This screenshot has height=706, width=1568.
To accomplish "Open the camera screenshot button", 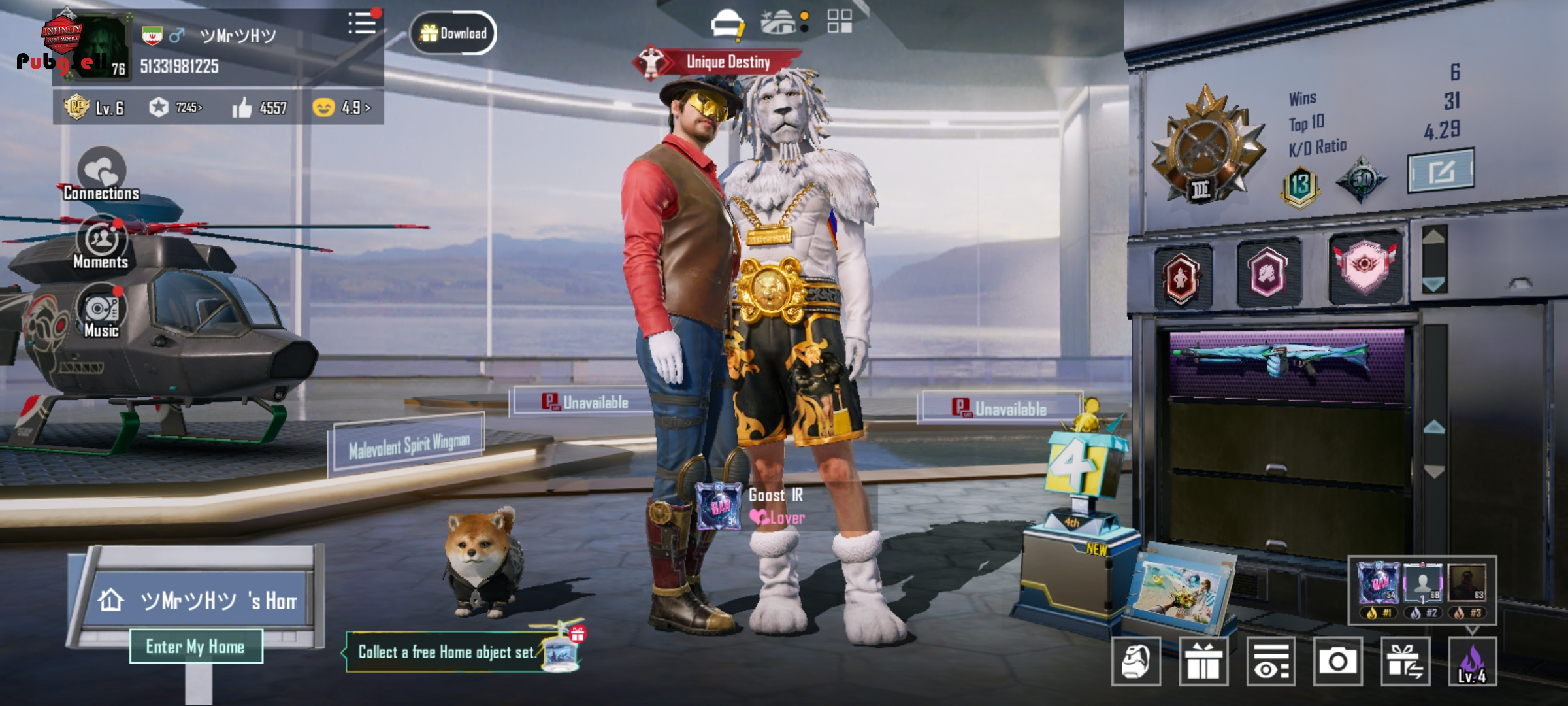I will tap(1337, 662).
